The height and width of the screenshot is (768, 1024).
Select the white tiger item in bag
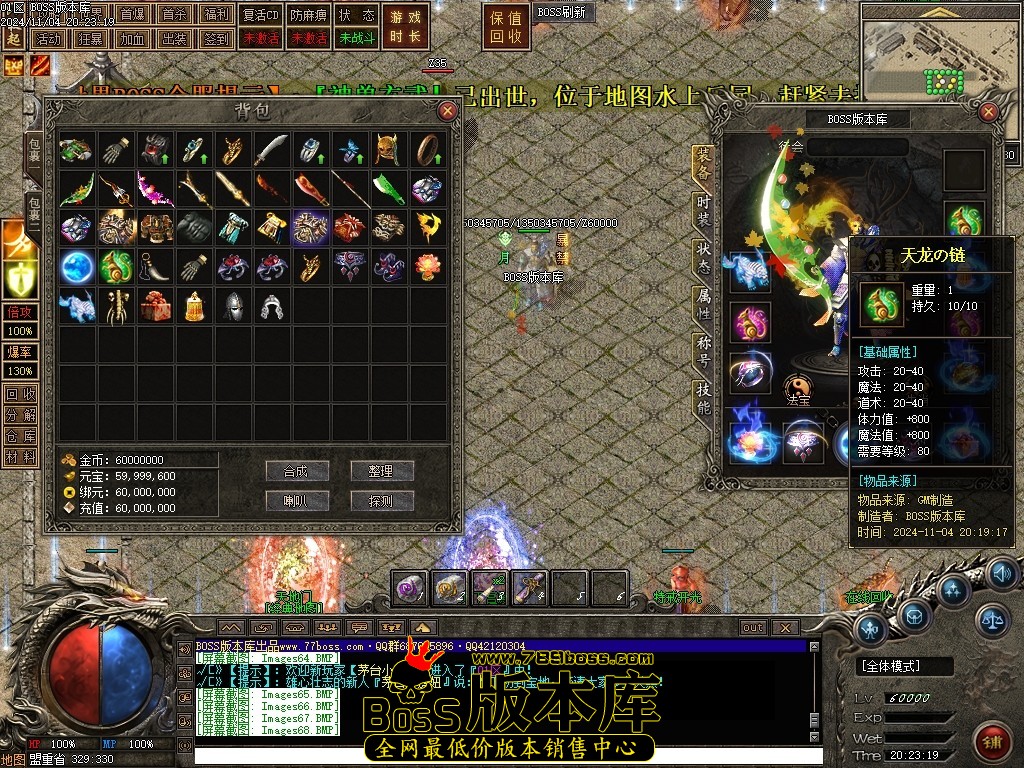[x=77, y=305]
